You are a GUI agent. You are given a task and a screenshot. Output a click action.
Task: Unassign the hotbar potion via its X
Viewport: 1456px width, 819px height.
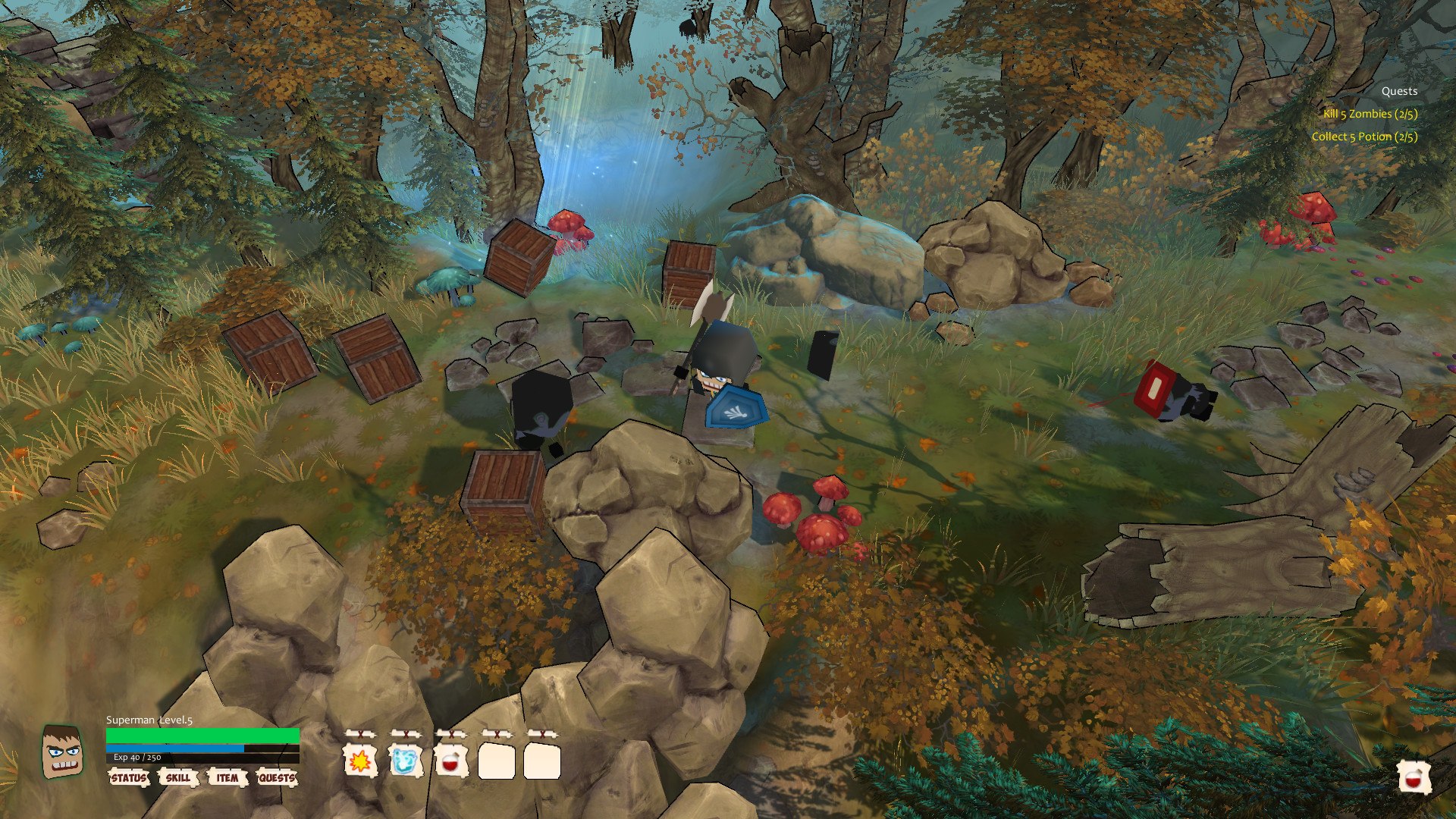point(451,734)
